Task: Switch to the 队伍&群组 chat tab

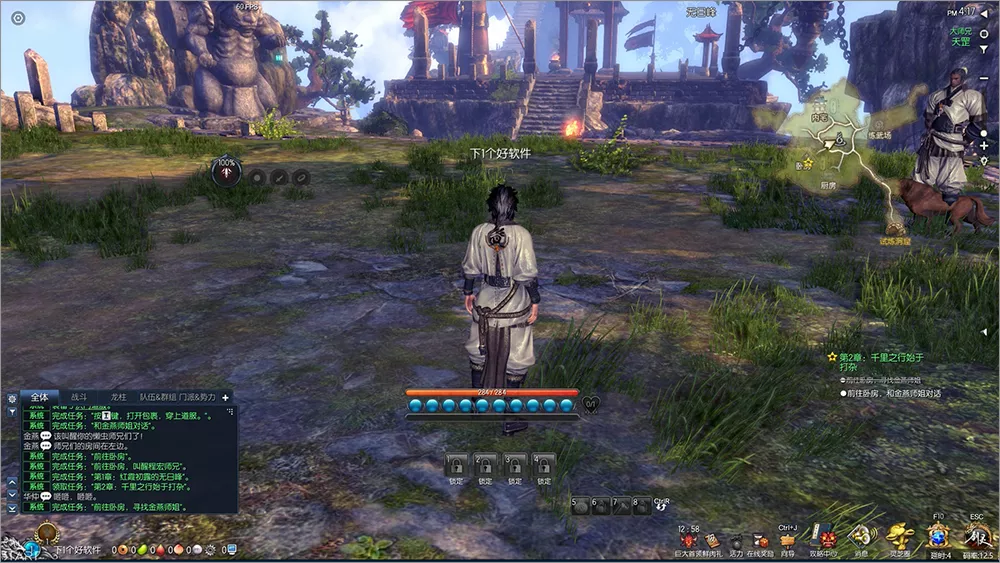Action: pyautogui.click(x=156, y=397)
